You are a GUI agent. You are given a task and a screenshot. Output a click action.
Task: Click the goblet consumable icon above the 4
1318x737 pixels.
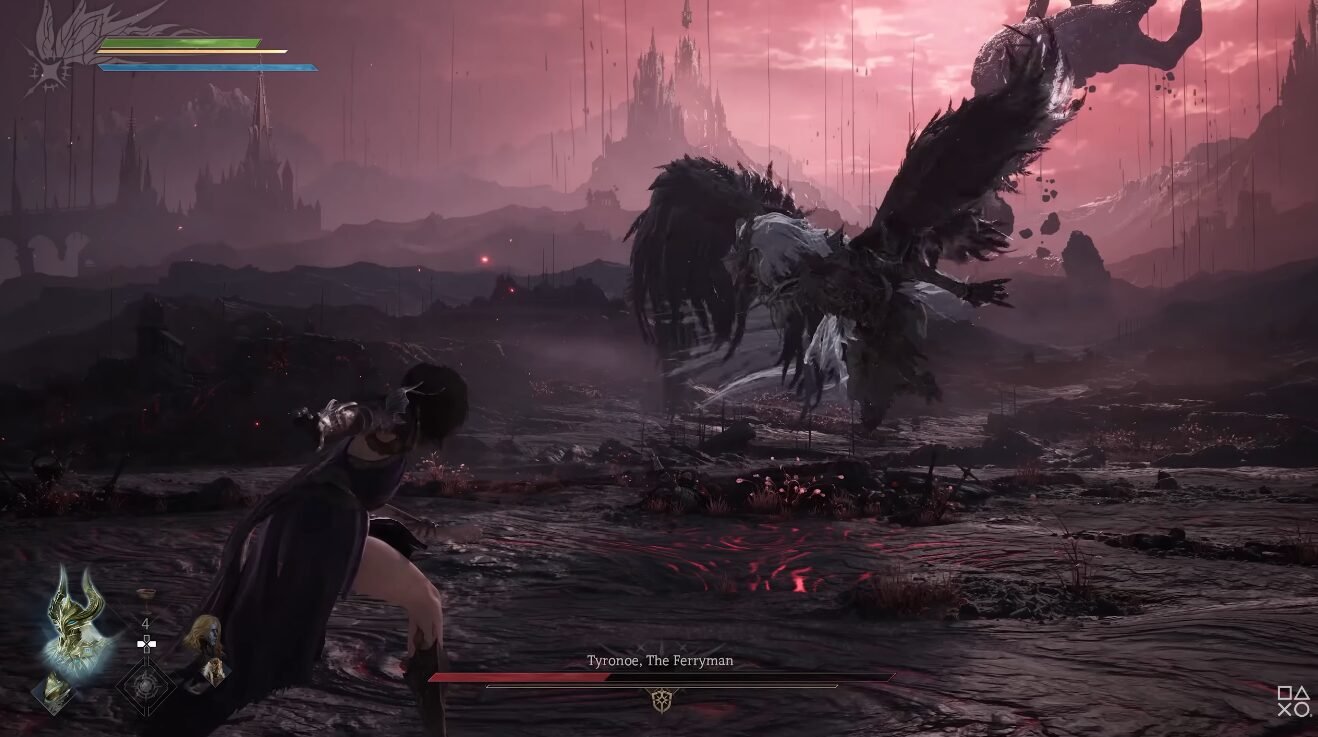coord(145,597)
